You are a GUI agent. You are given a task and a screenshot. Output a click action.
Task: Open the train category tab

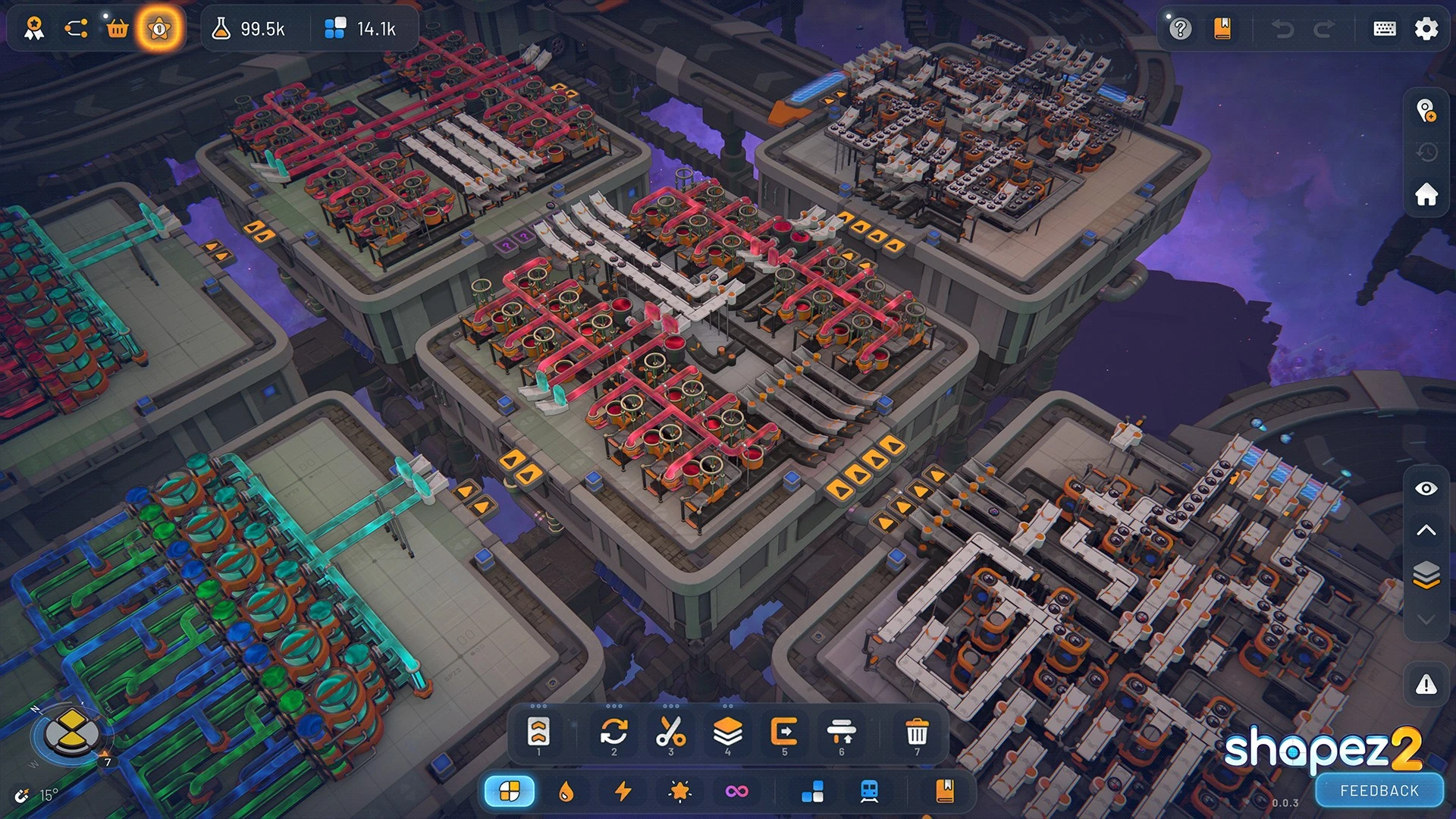point(869,792)
